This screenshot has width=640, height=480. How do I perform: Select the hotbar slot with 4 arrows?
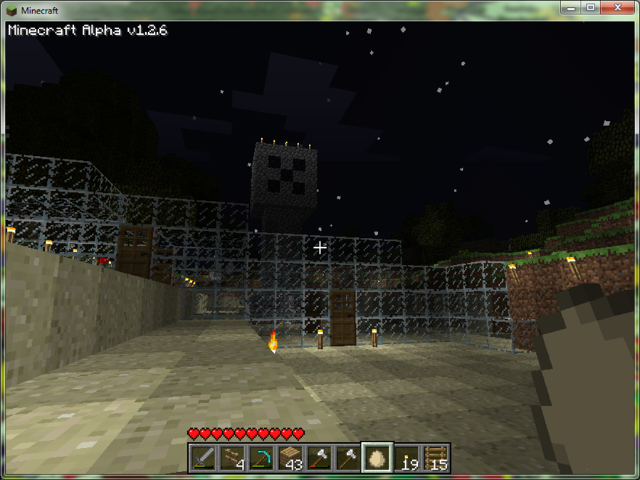click(233, 458)
